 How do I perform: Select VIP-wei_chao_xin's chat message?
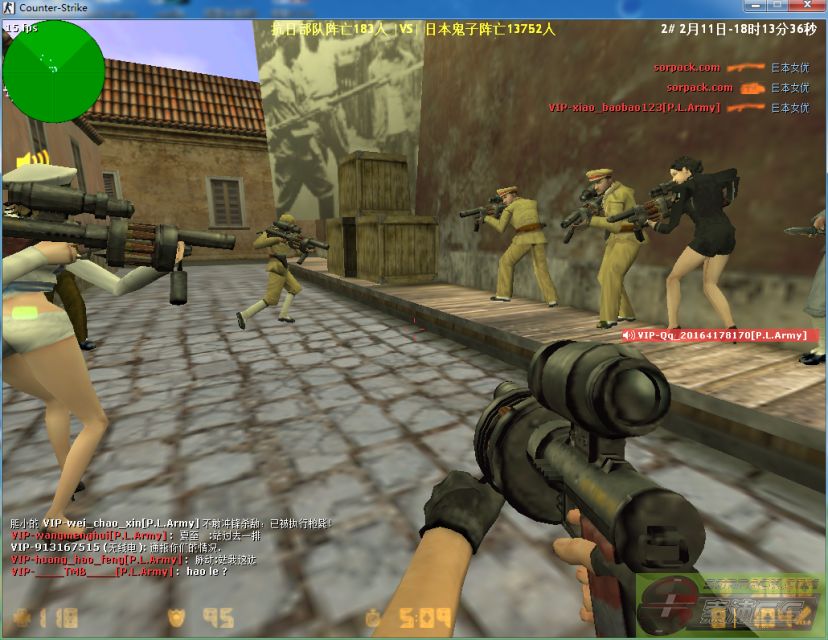[170, 523]
